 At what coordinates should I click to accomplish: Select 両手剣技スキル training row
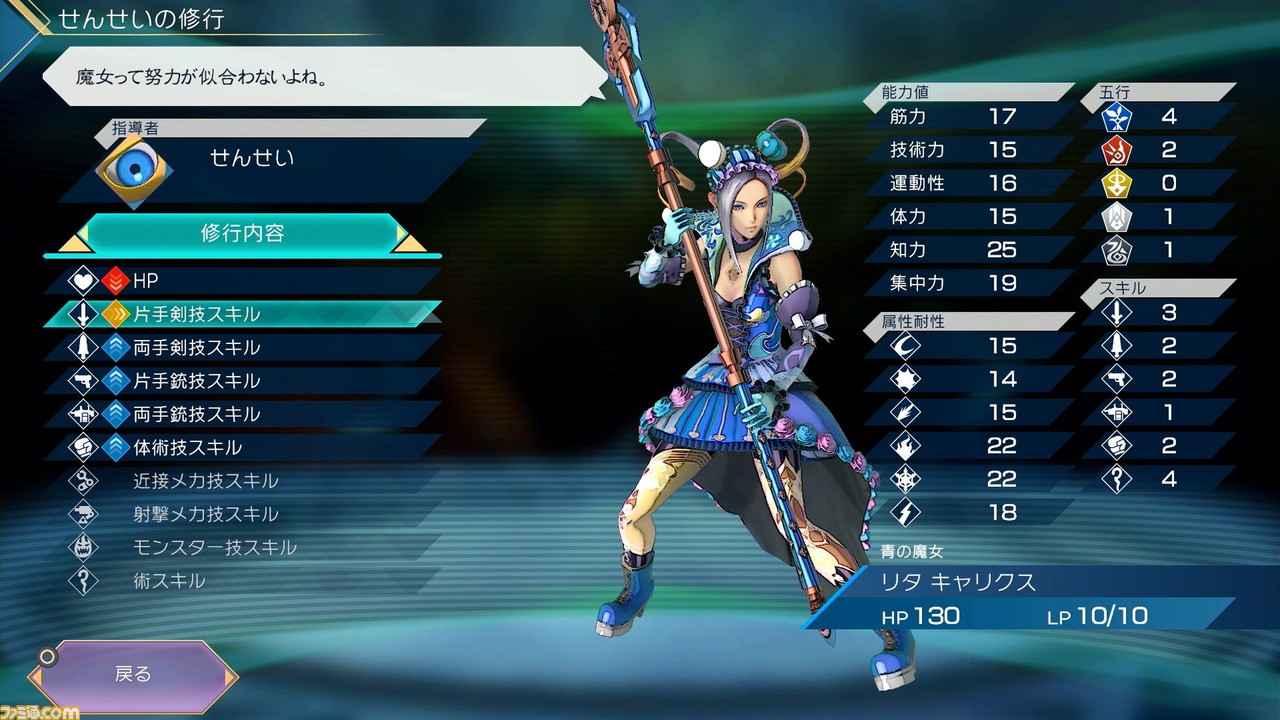click(x=240, y=347)
